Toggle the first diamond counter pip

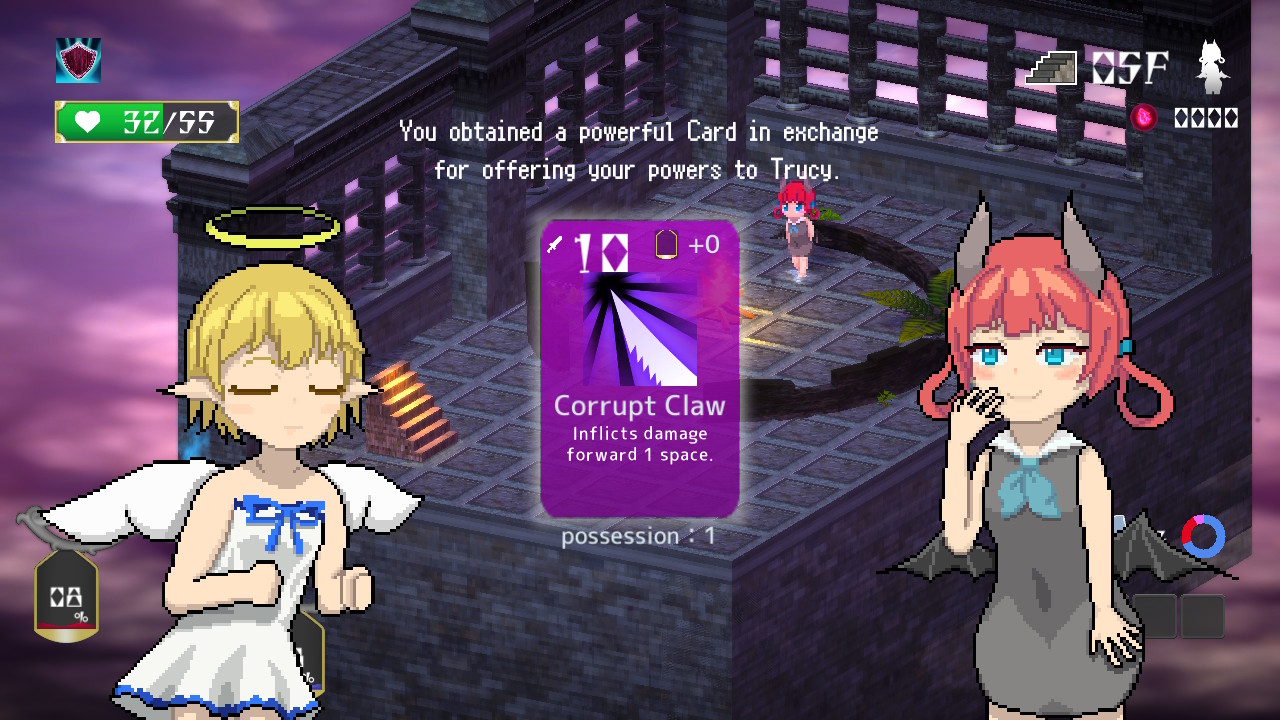point(1179,117)
